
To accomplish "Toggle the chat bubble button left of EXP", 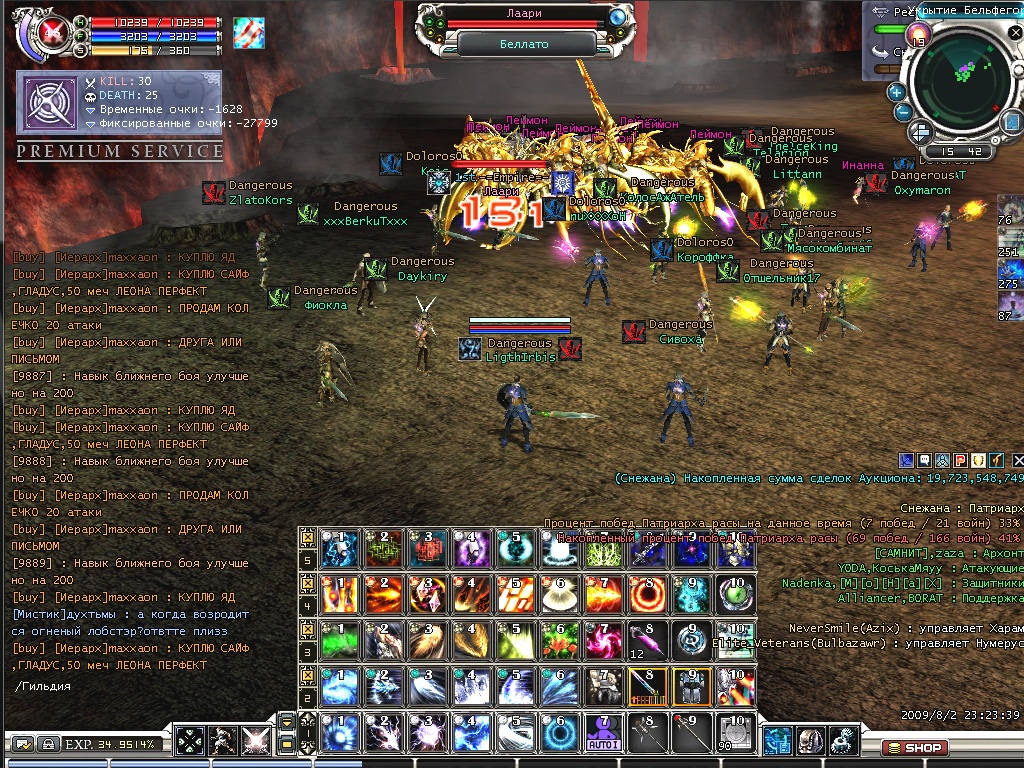I will click(22, 744).
